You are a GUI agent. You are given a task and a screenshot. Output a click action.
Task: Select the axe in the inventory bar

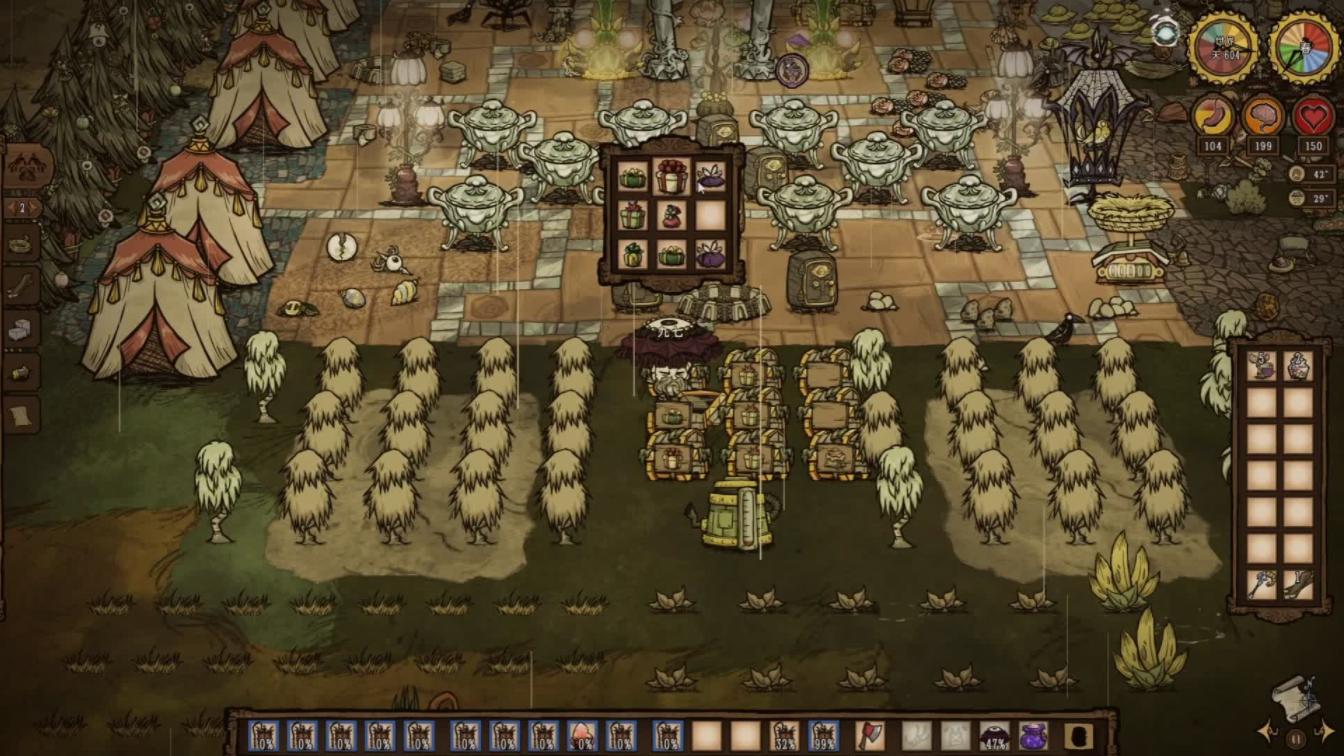(870, 735)
